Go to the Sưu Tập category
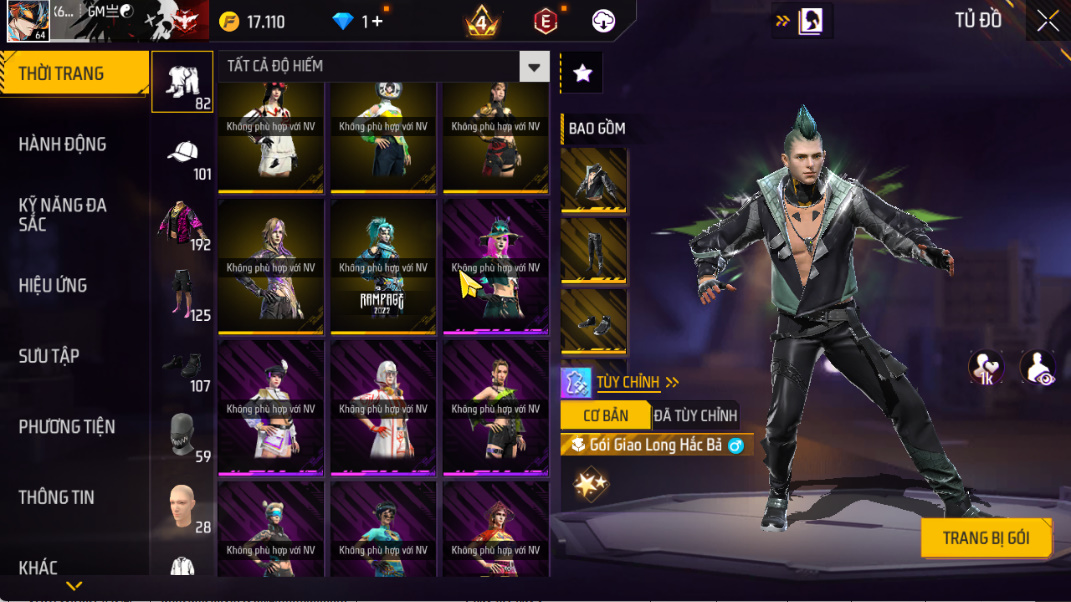This screenshot has width=1071, height=602. pos(49,356)
